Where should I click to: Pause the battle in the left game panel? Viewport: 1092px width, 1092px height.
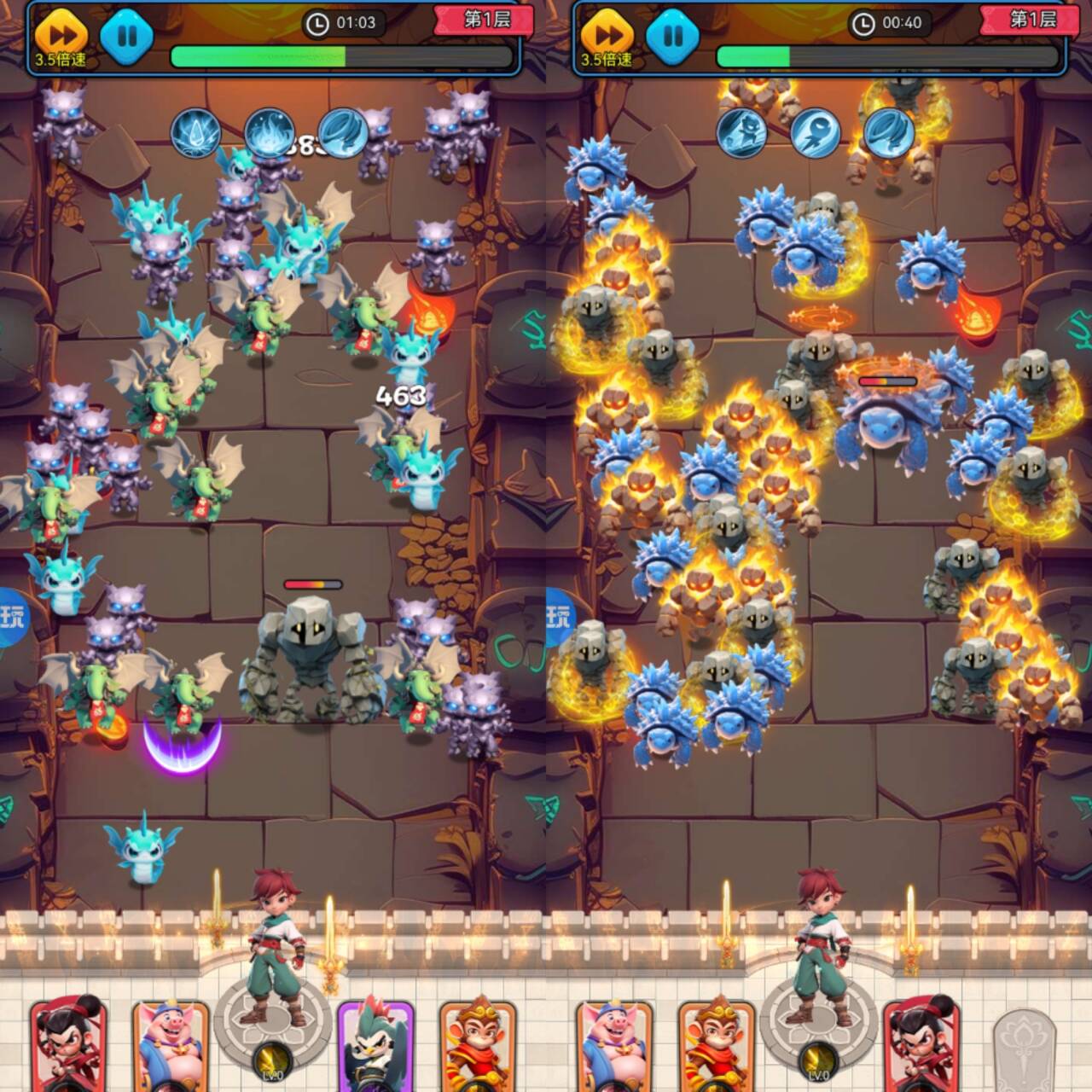click(127, 37)
